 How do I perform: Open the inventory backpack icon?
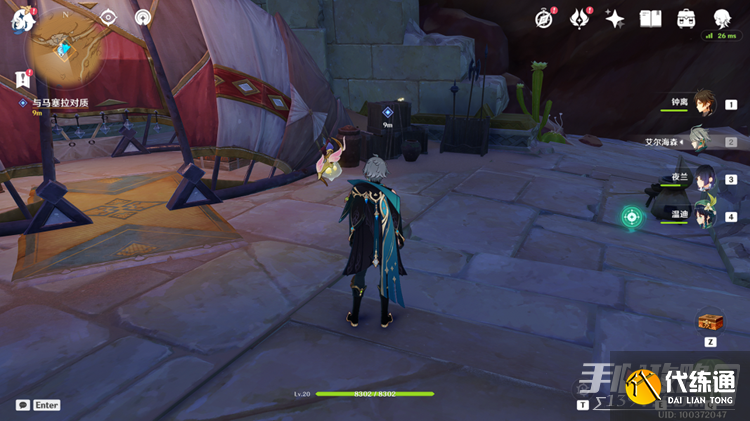tap(686, 18)
